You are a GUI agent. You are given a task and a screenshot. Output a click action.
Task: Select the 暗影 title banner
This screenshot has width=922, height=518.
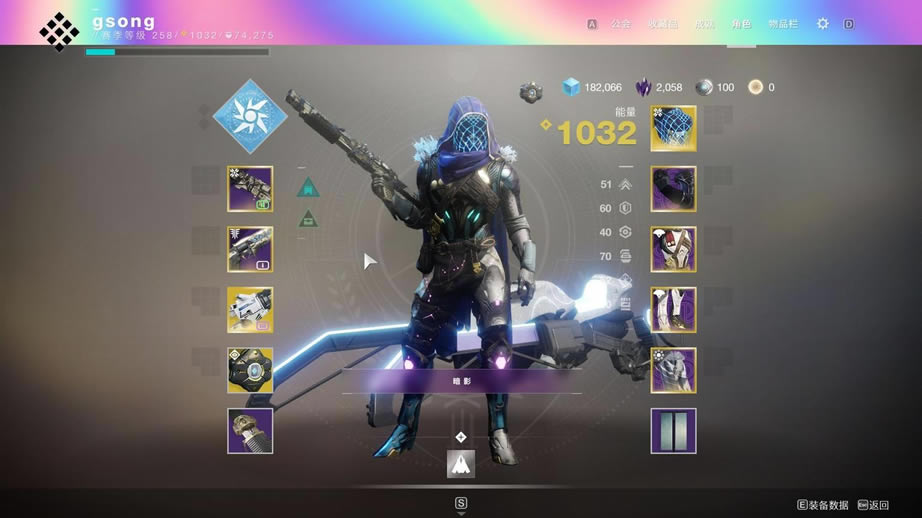pyautogui.click(x=461, y=381)
